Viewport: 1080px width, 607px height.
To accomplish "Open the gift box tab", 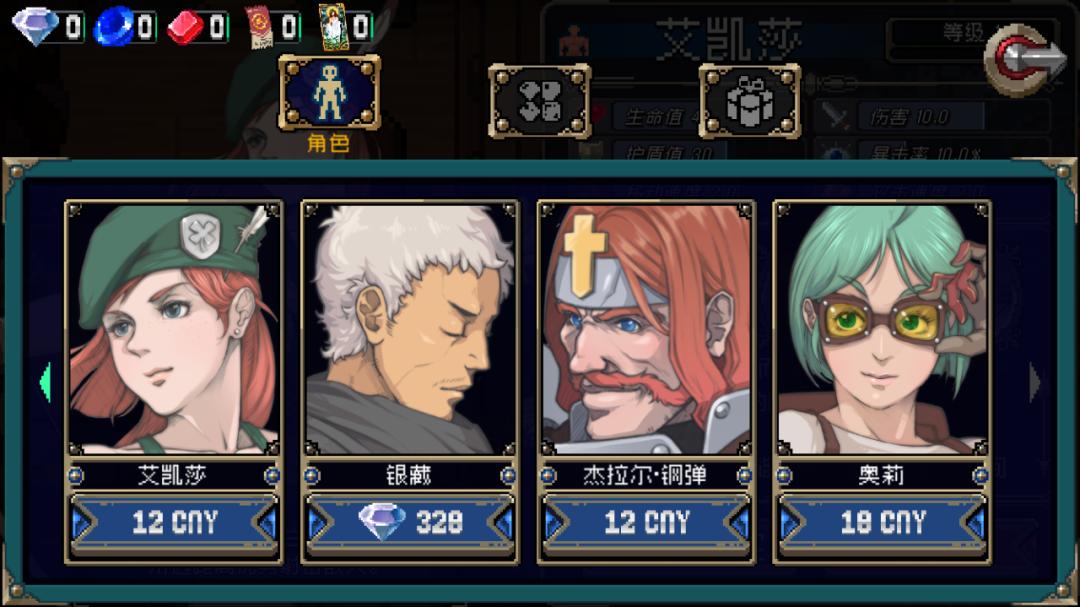I will tap(749, 101).
